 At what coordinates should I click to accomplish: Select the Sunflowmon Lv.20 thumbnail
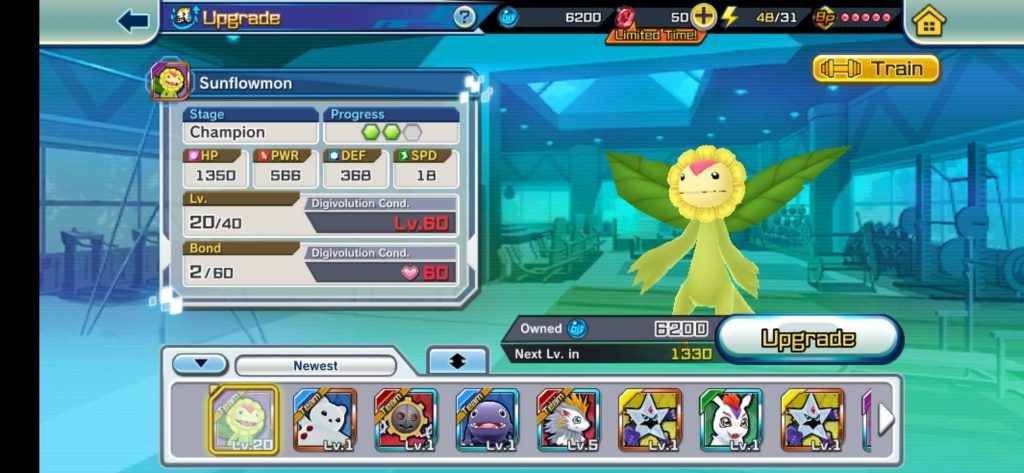tap(243, 419)
